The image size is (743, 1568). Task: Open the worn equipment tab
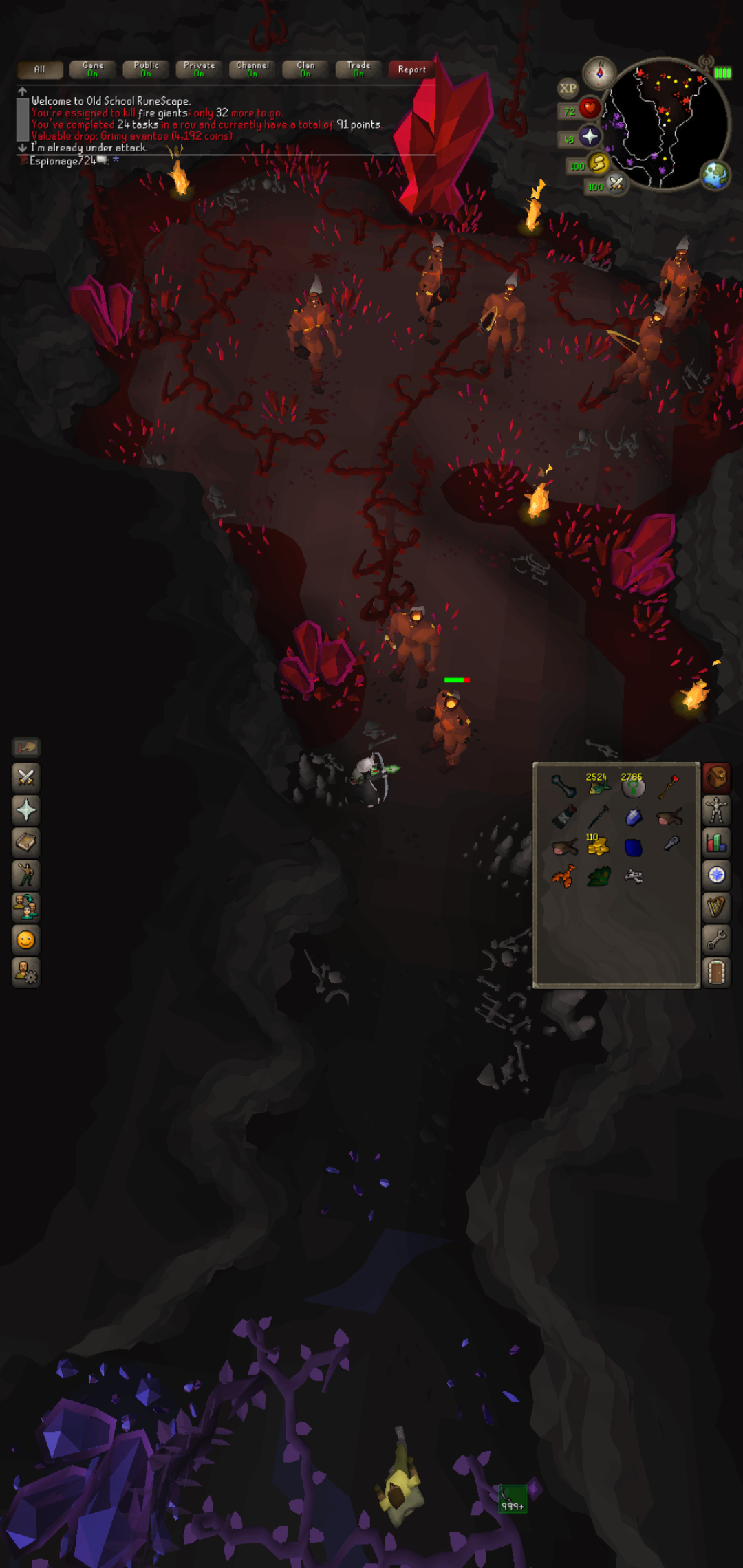pyautogui.click(x=716, y=810)
